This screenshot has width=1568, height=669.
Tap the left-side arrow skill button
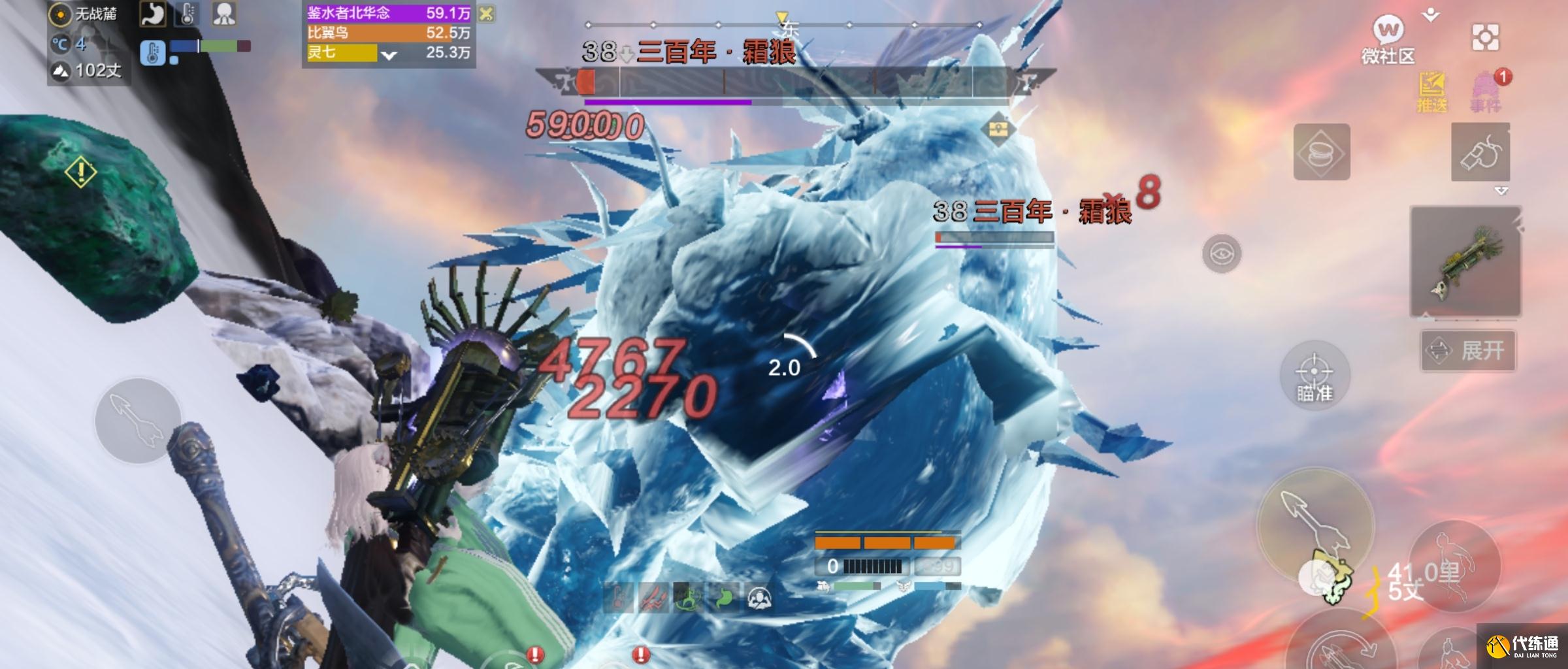[x=138, y=421]
